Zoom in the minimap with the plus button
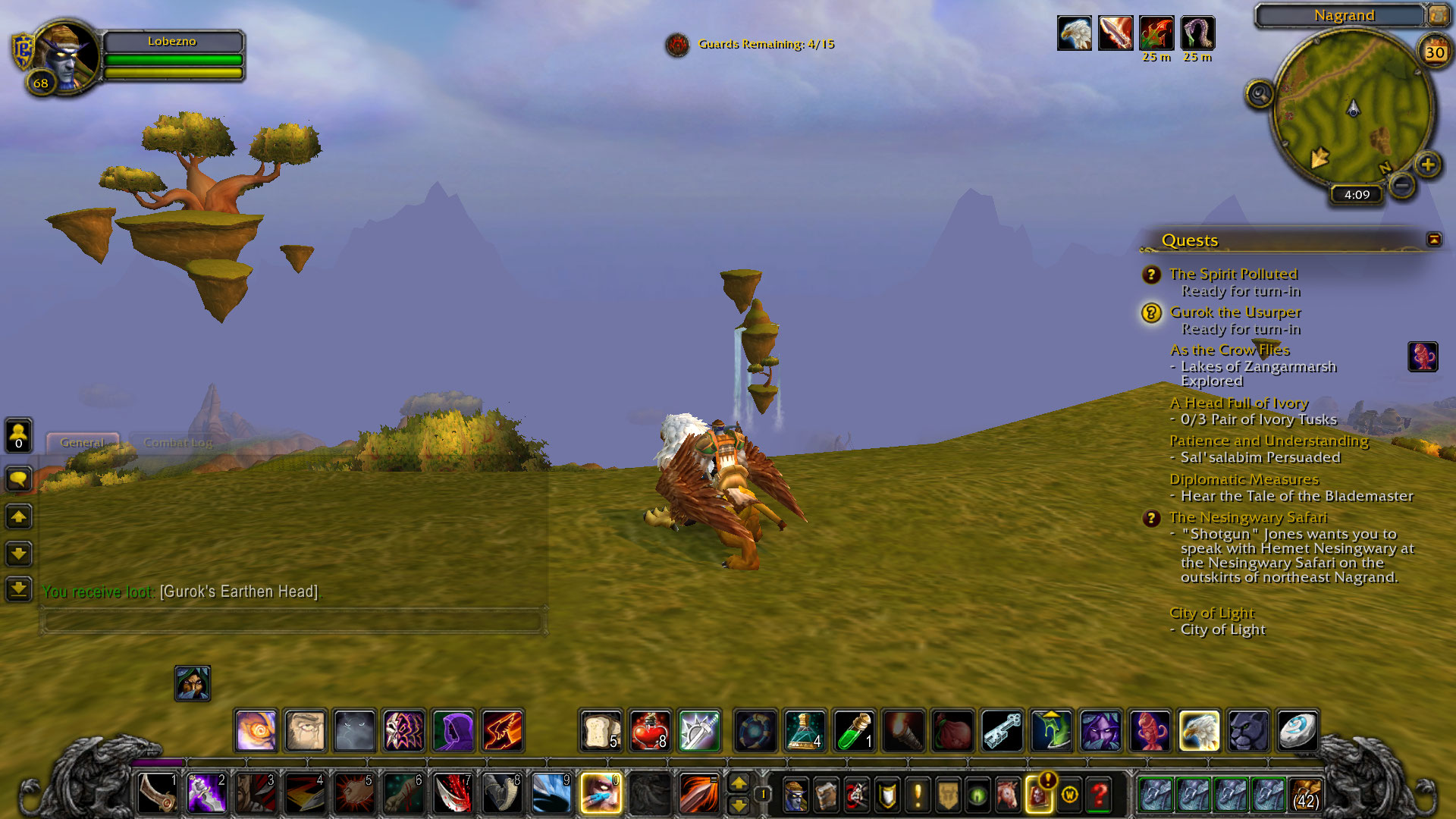Viewport: 1456px width, 819px height. [x=1428, y=165]
